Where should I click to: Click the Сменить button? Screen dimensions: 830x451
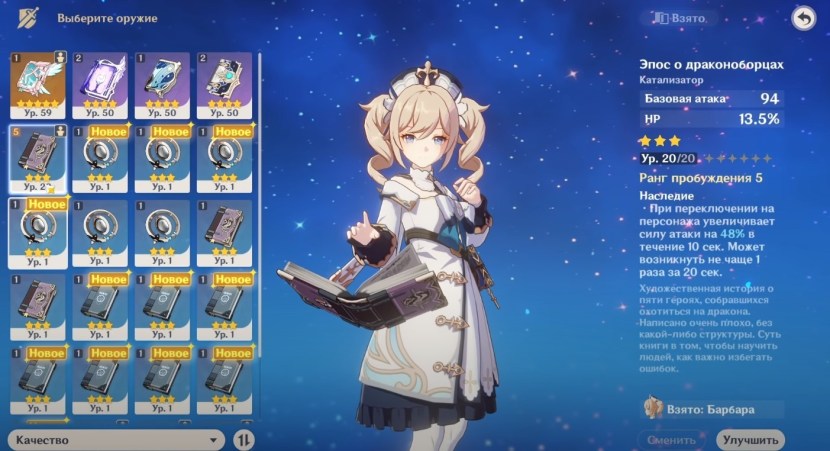pos(673,440)
